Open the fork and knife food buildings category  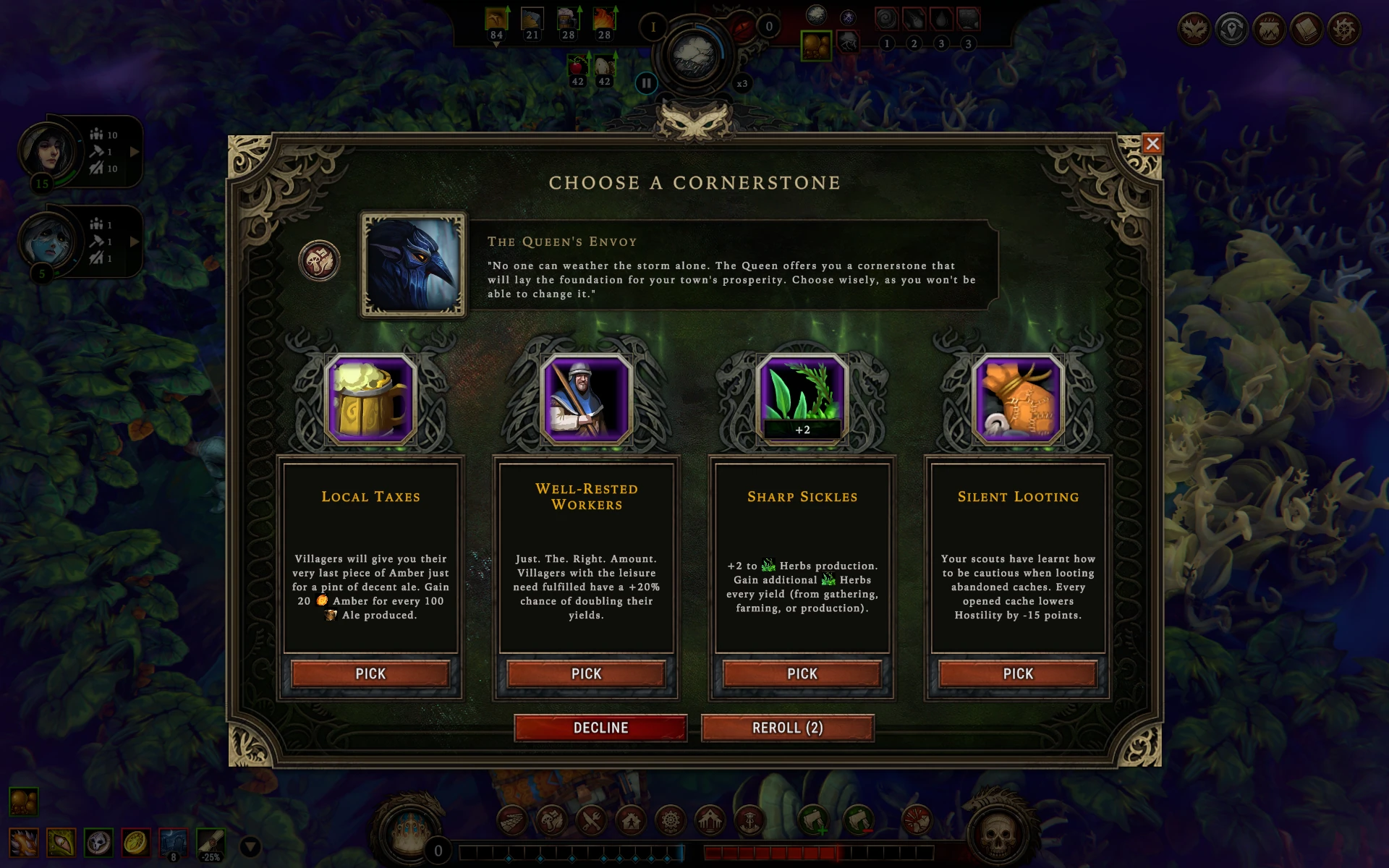coord(591,821)
